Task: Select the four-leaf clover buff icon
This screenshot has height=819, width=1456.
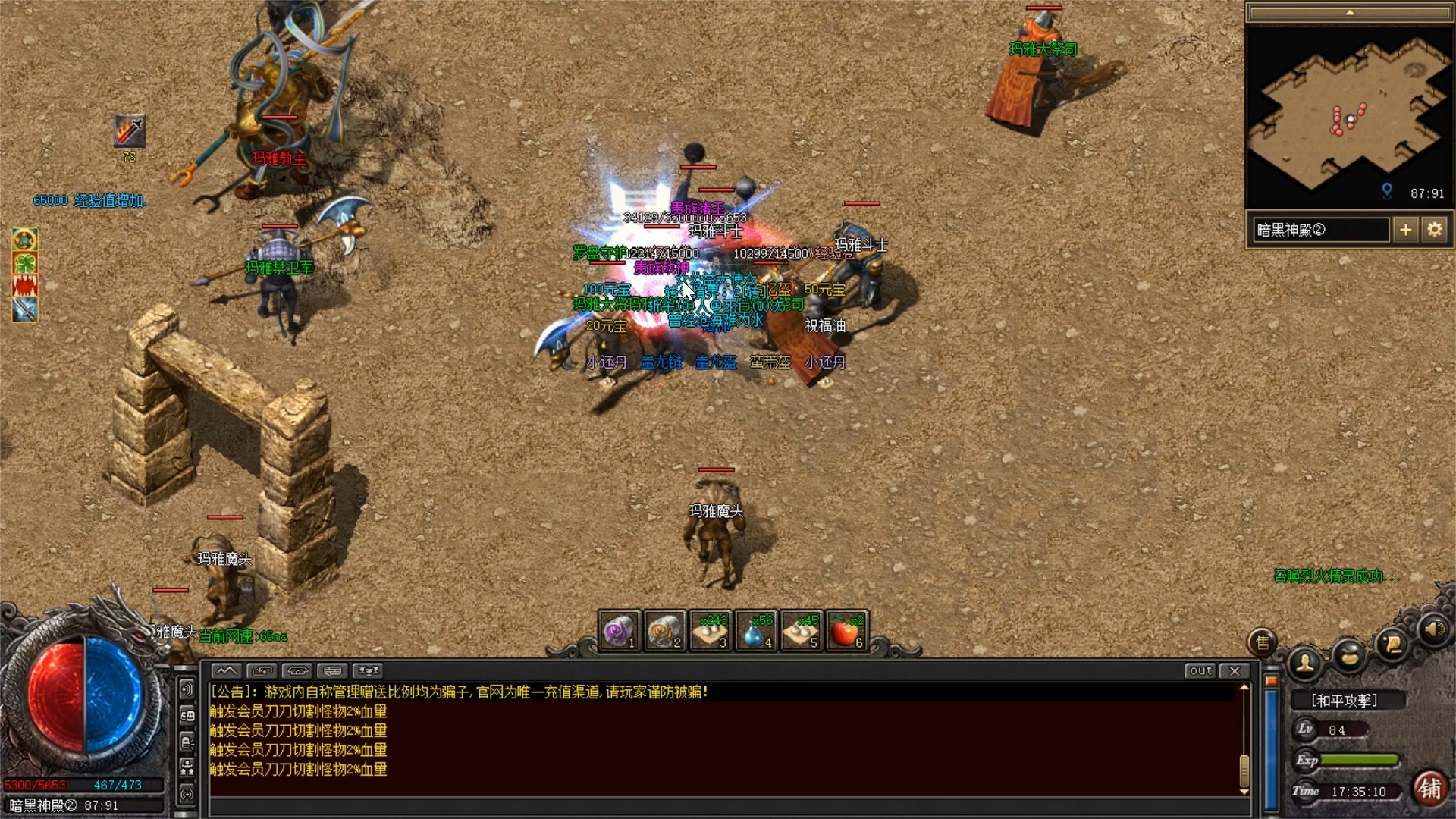Action: point(25,263)
